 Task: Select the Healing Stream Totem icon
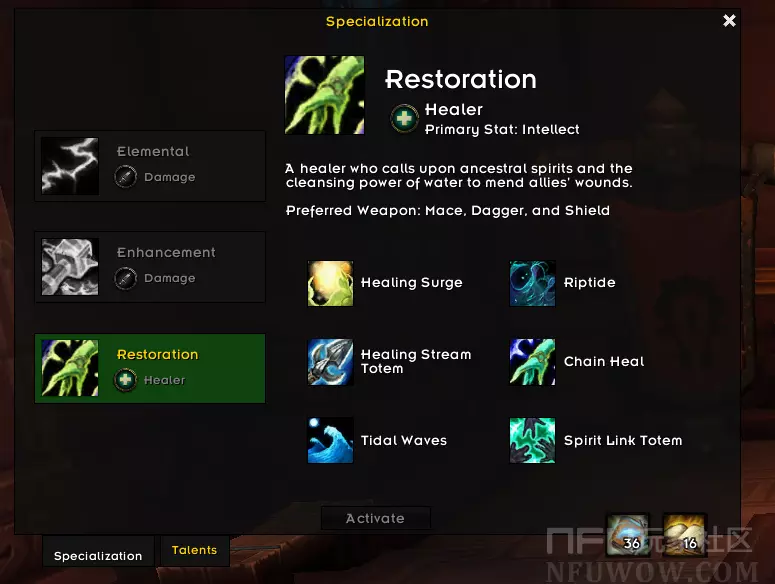point(330,362)
